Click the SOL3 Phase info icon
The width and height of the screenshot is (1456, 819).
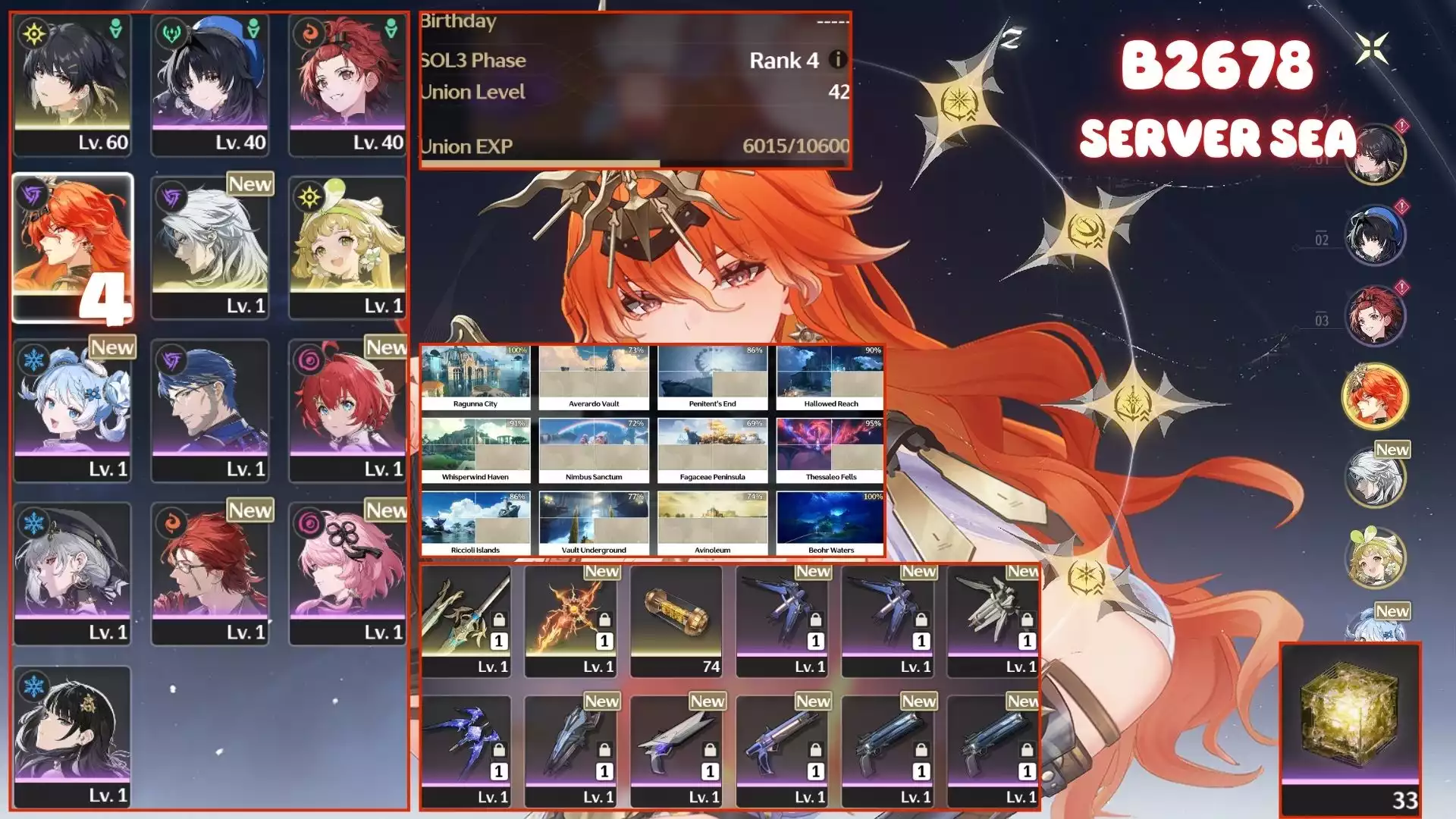837,59
